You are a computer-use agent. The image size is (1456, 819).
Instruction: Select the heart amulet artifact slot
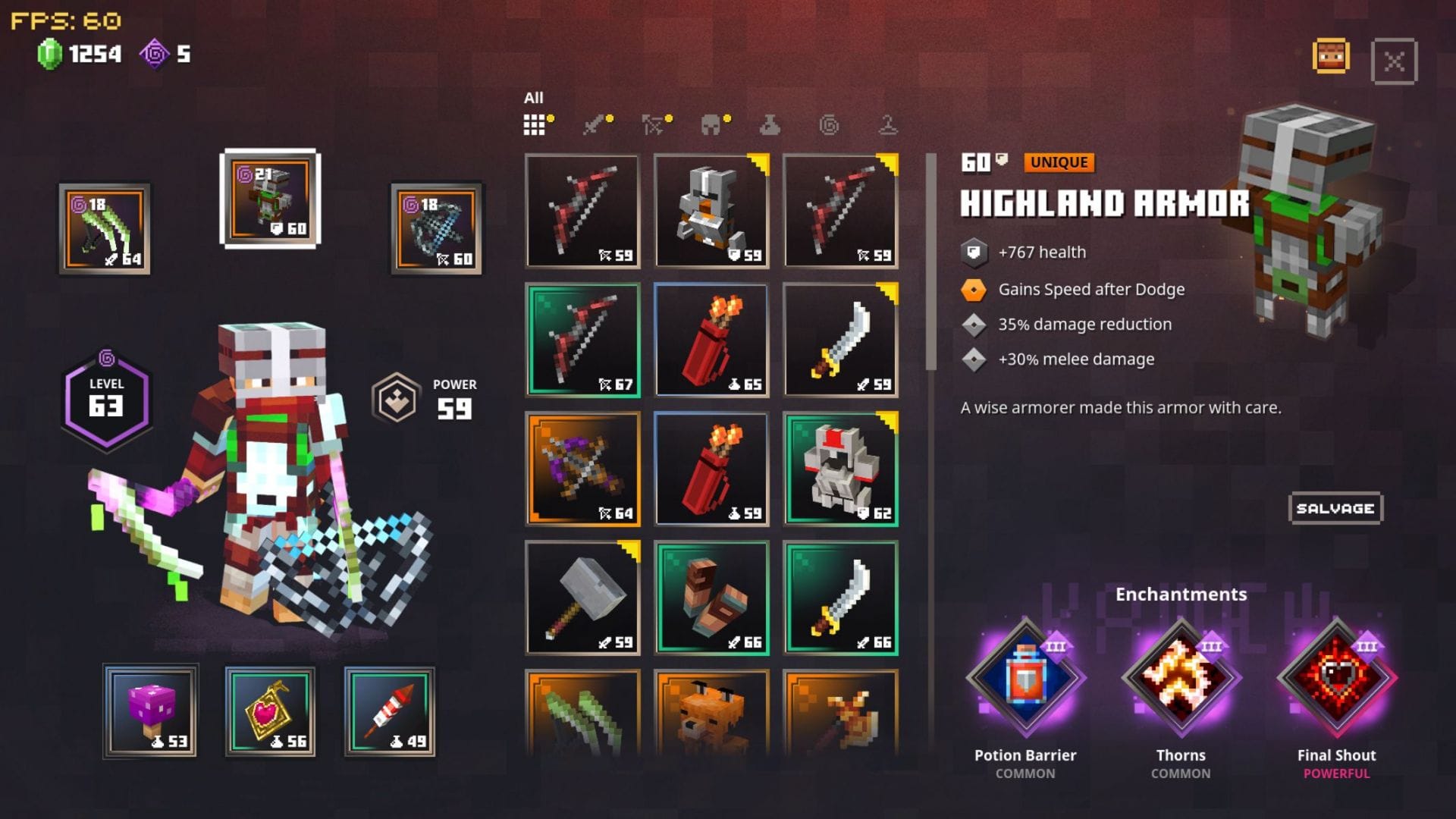[x=270, y=711]
